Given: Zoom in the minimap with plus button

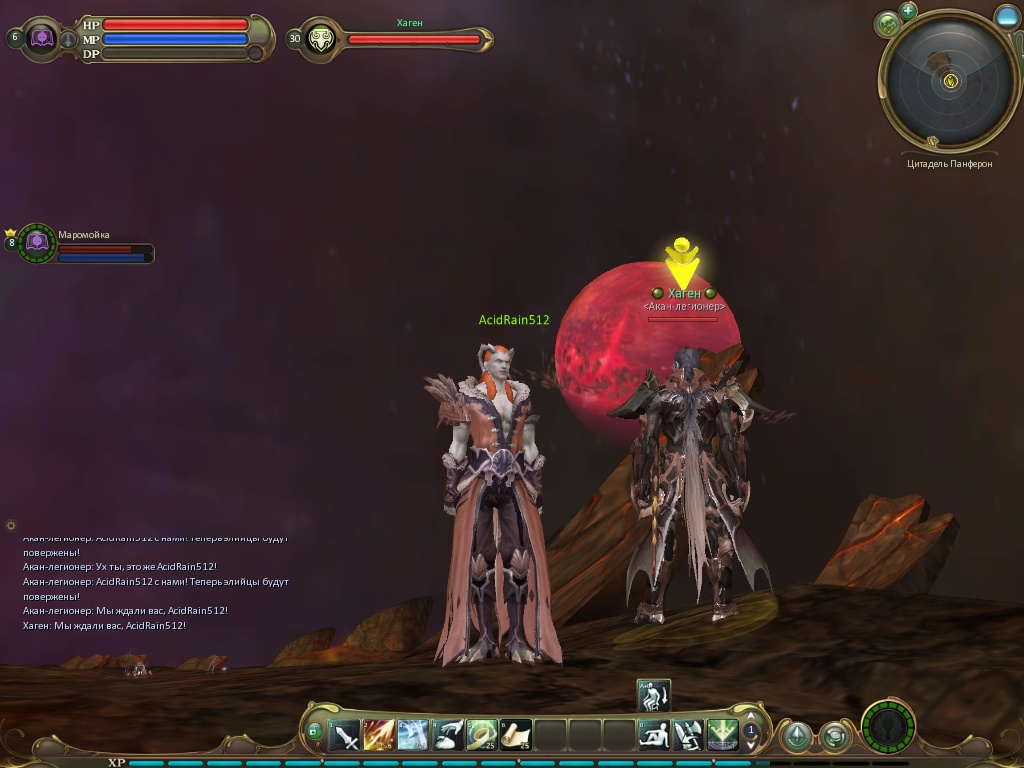Looking at the screenshot, I should [x=908, y=11].
